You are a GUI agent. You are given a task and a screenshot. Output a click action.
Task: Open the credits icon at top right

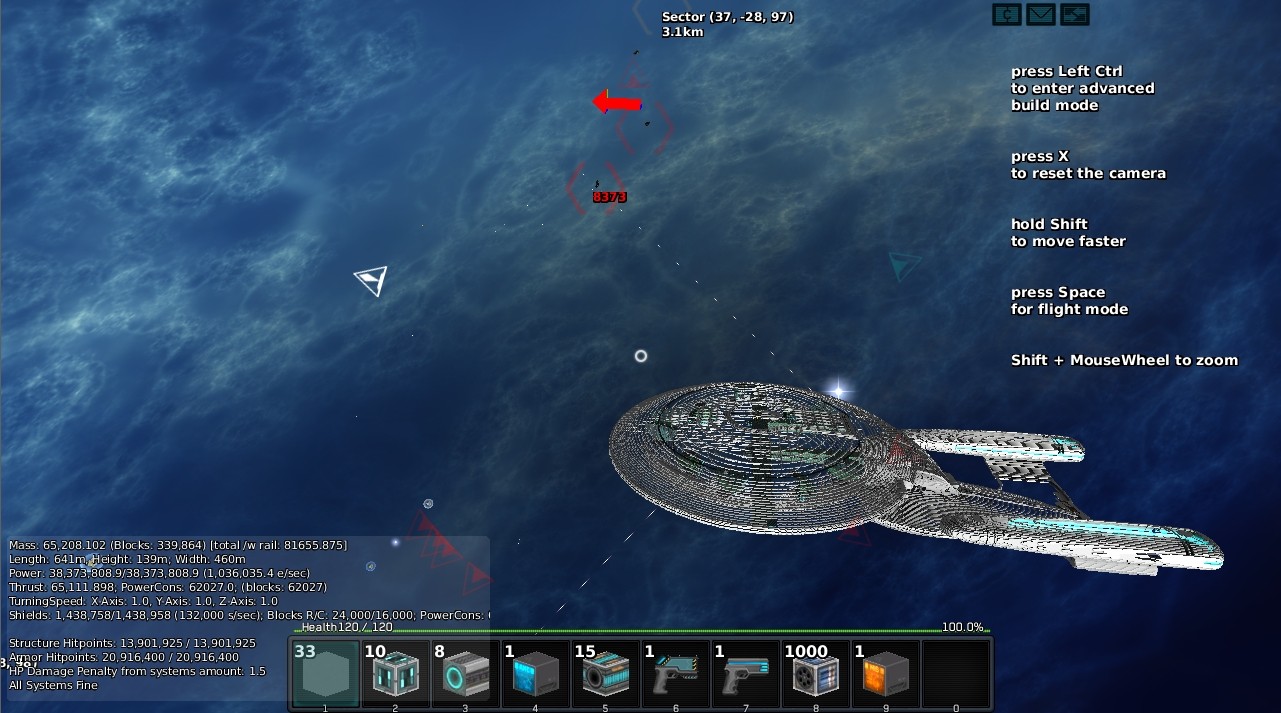tap(1007, 14)
